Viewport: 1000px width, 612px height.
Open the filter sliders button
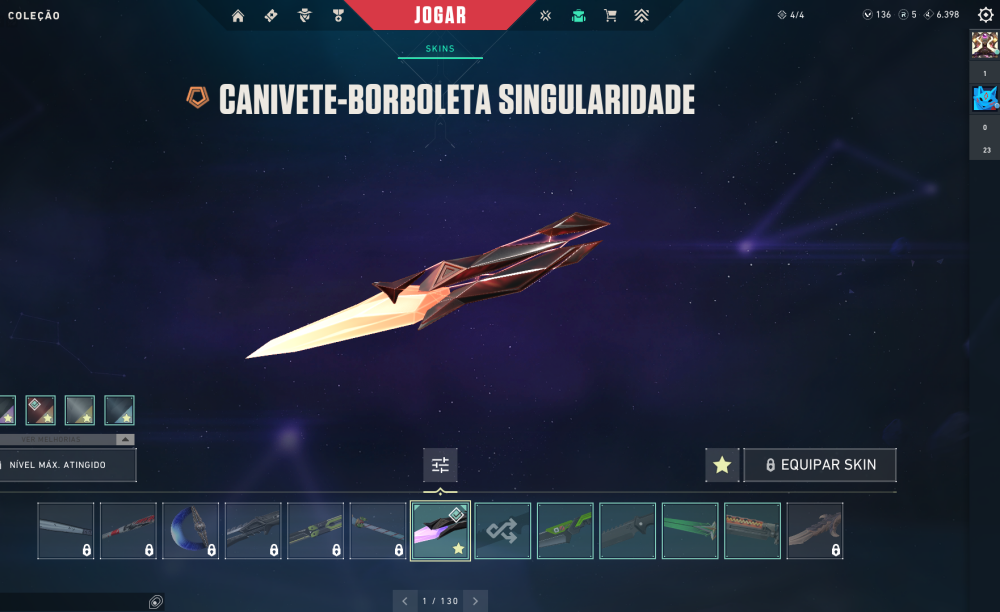coord(440,465)
